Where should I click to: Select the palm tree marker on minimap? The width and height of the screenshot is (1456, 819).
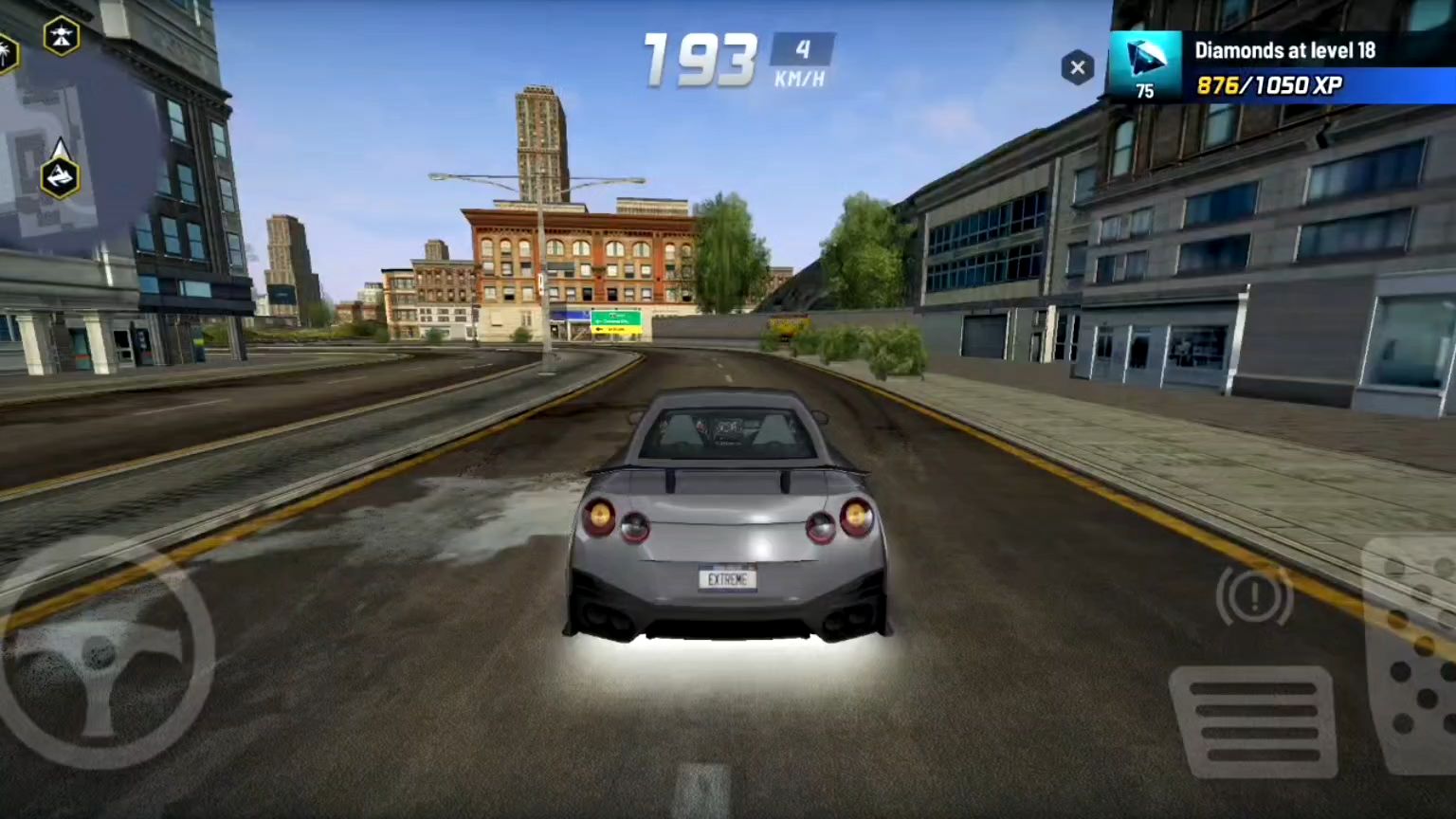click(5, 53)
